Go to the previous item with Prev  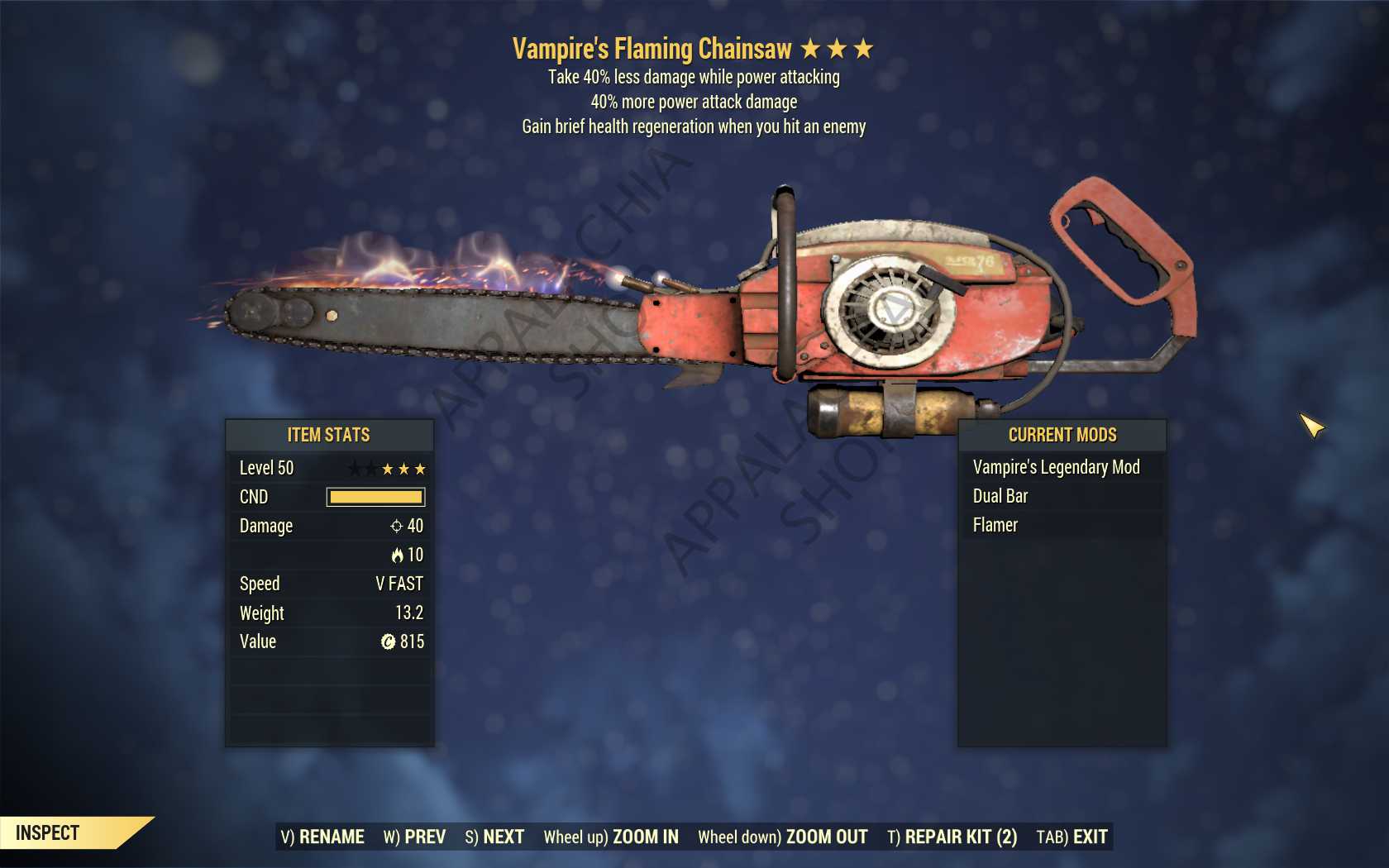414,837
